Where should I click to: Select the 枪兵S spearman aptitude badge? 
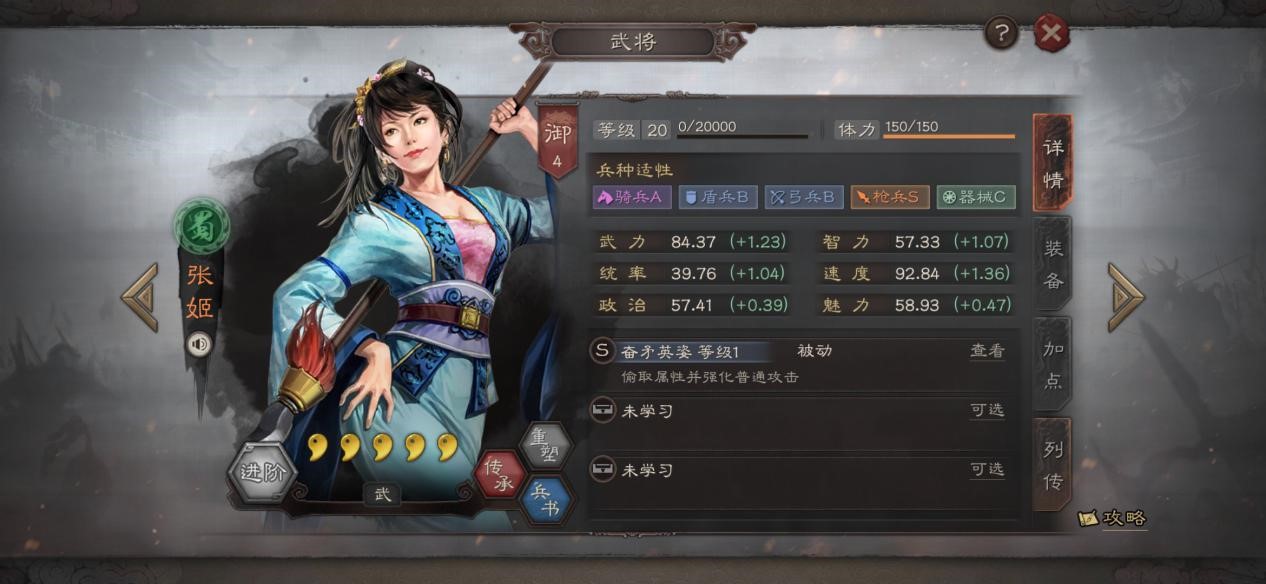click(x=890, y=197)
